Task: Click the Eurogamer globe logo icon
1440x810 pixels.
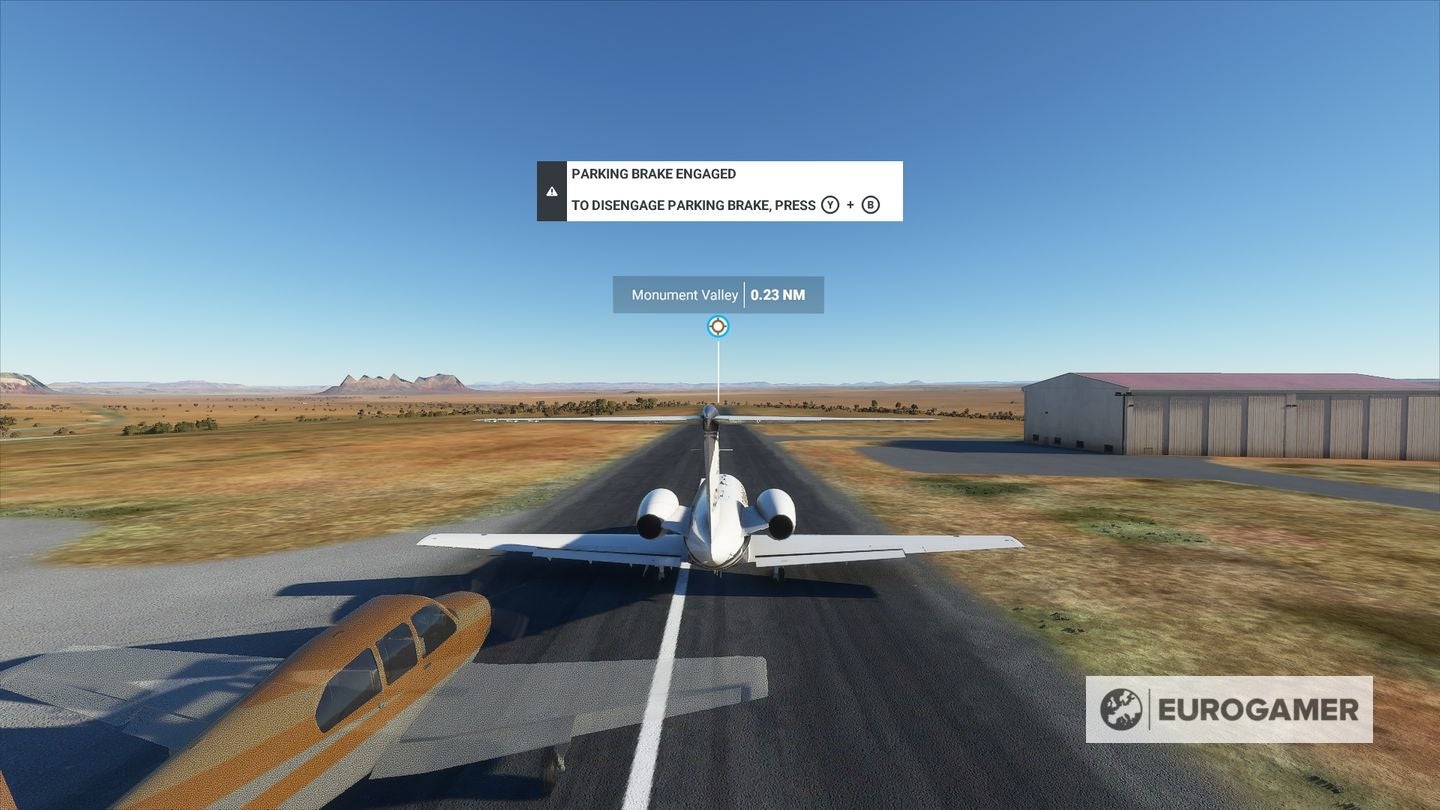Action: click(x=1124, y=710)
